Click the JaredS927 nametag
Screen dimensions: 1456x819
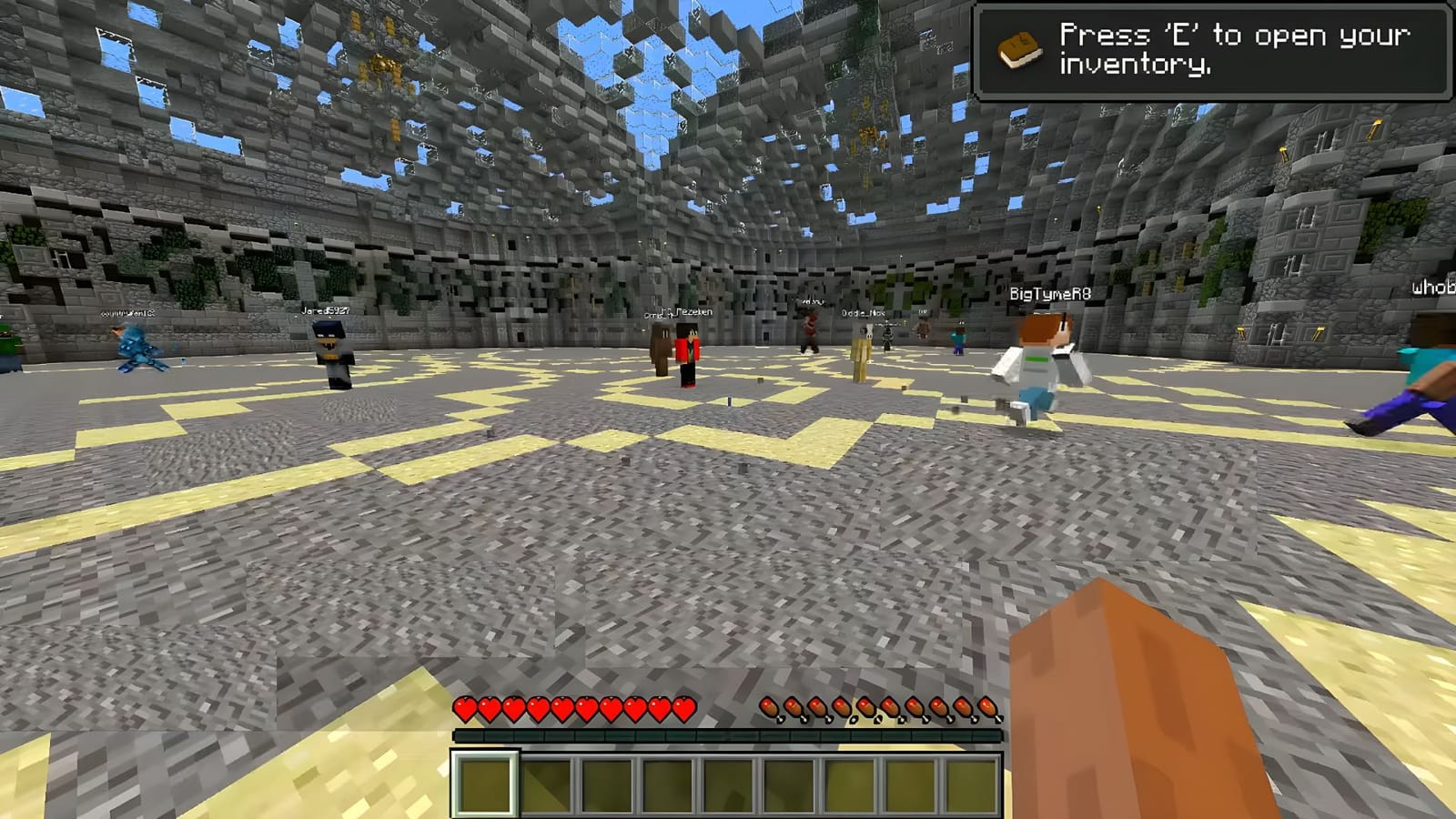[x=325, y=309]
